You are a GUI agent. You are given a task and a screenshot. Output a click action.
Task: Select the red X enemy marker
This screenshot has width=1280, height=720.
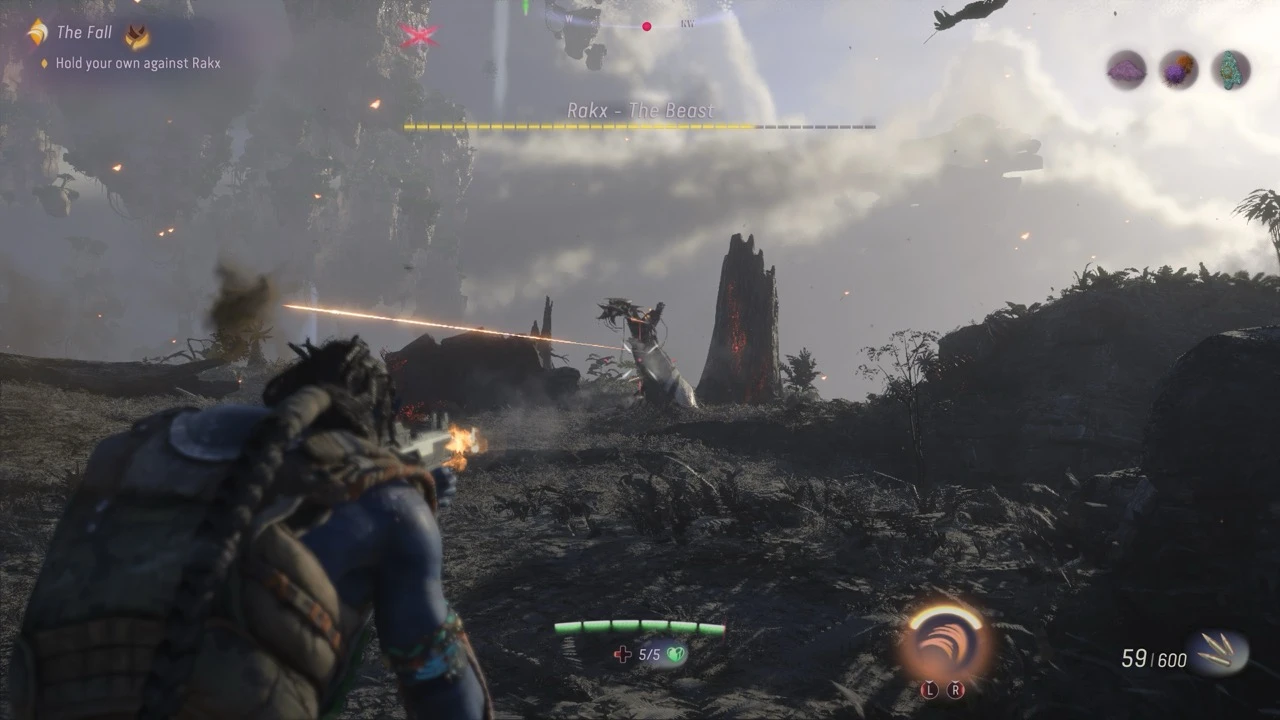point(419,35)
